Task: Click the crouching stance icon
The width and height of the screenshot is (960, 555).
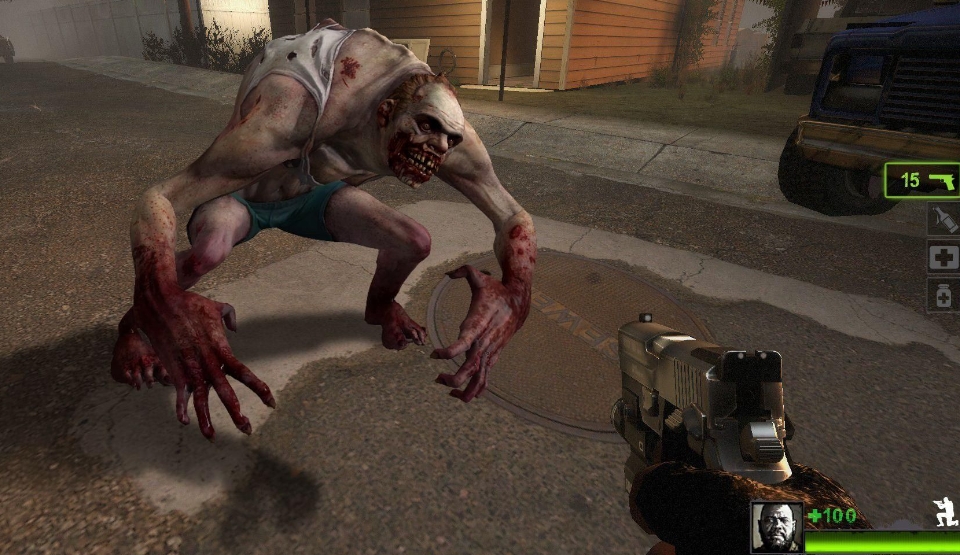Action: (945, 511)
